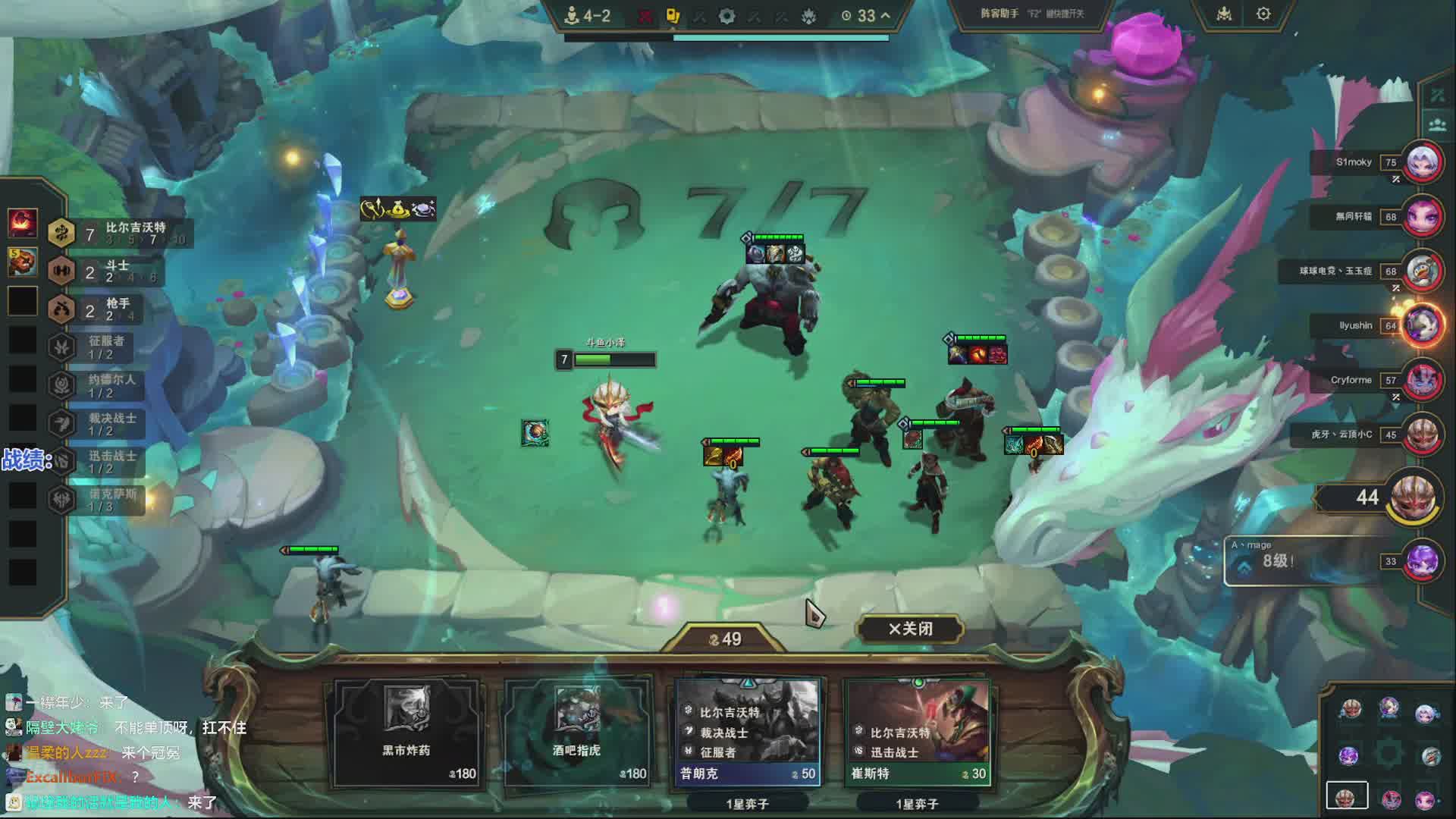The width and height of the screenshot is (1456, 819).
Task: Select the 崔斯特 card costing 30
Action: coord(918,732)
